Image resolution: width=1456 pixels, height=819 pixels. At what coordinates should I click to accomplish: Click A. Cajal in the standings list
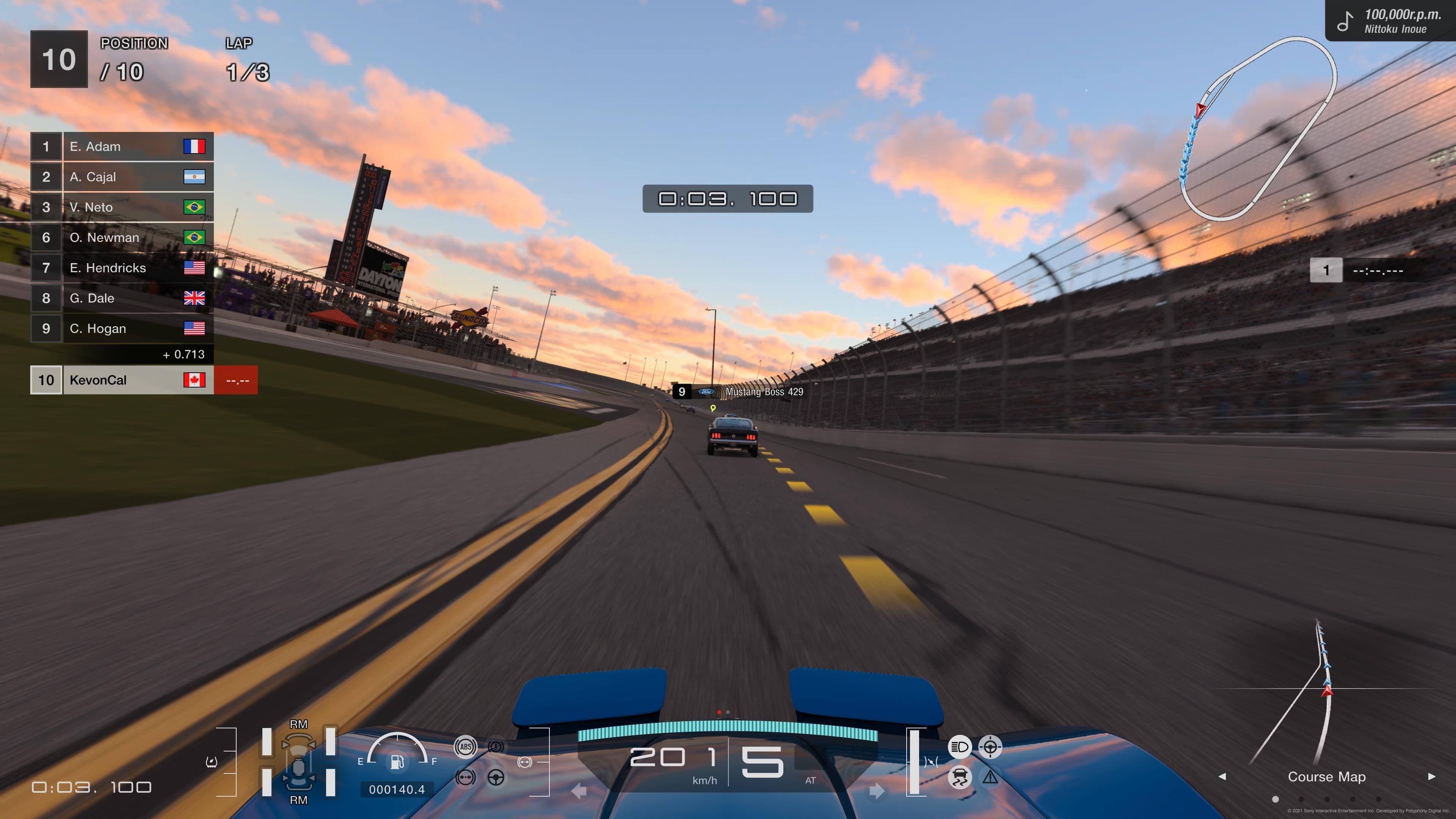tap(121, 177)
